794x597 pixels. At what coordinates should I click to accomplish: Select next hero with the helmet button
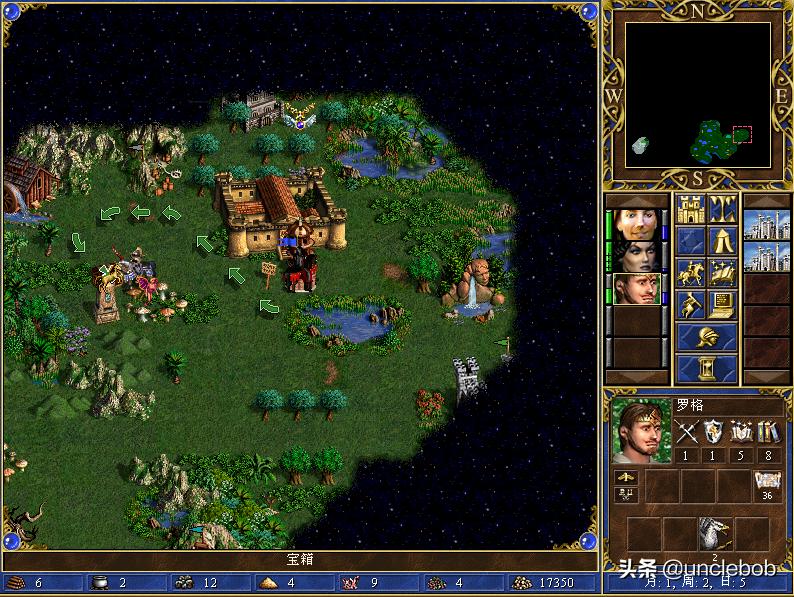(x=707, y=337)
